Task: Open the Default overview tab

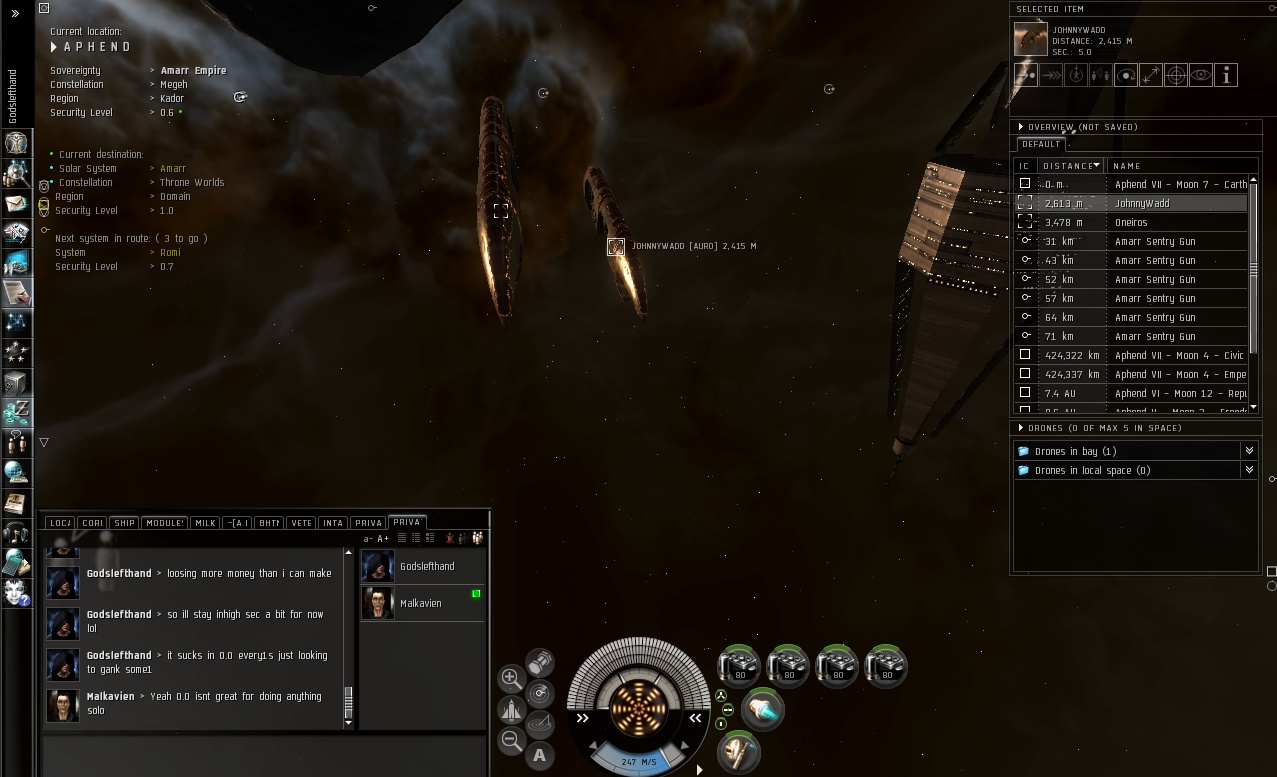Action: [x=1040, y=144]
